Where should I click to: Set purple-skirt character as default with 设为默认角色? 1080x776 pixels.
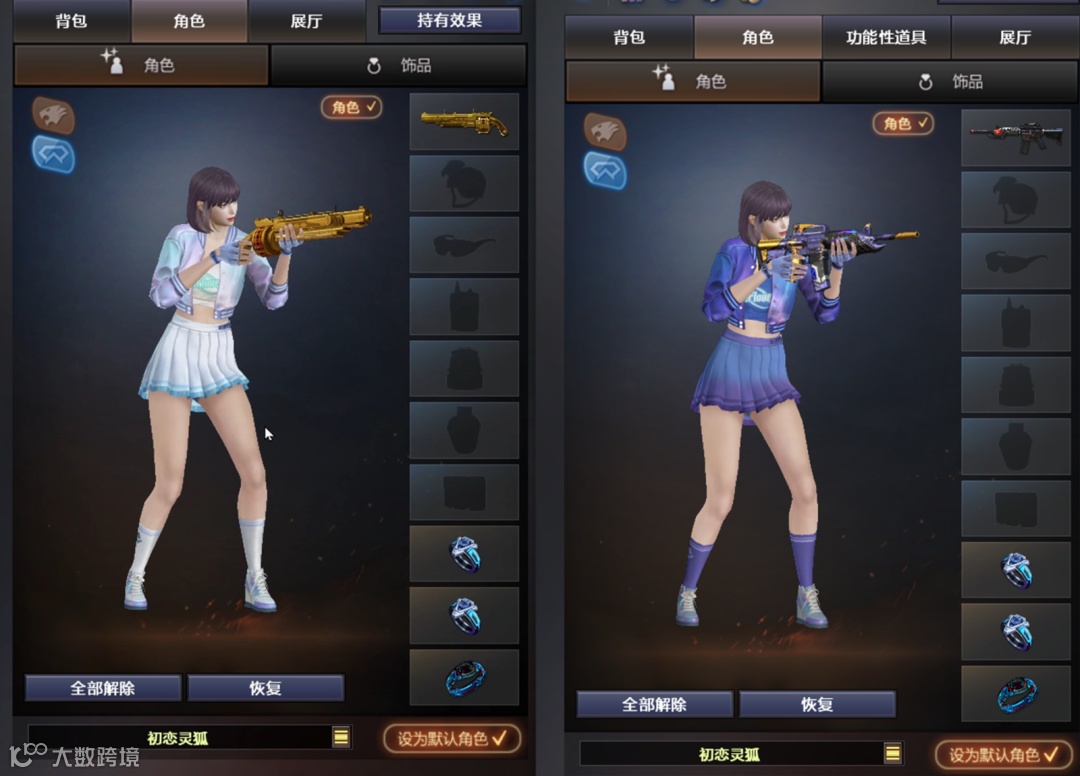coord(1004,755)
